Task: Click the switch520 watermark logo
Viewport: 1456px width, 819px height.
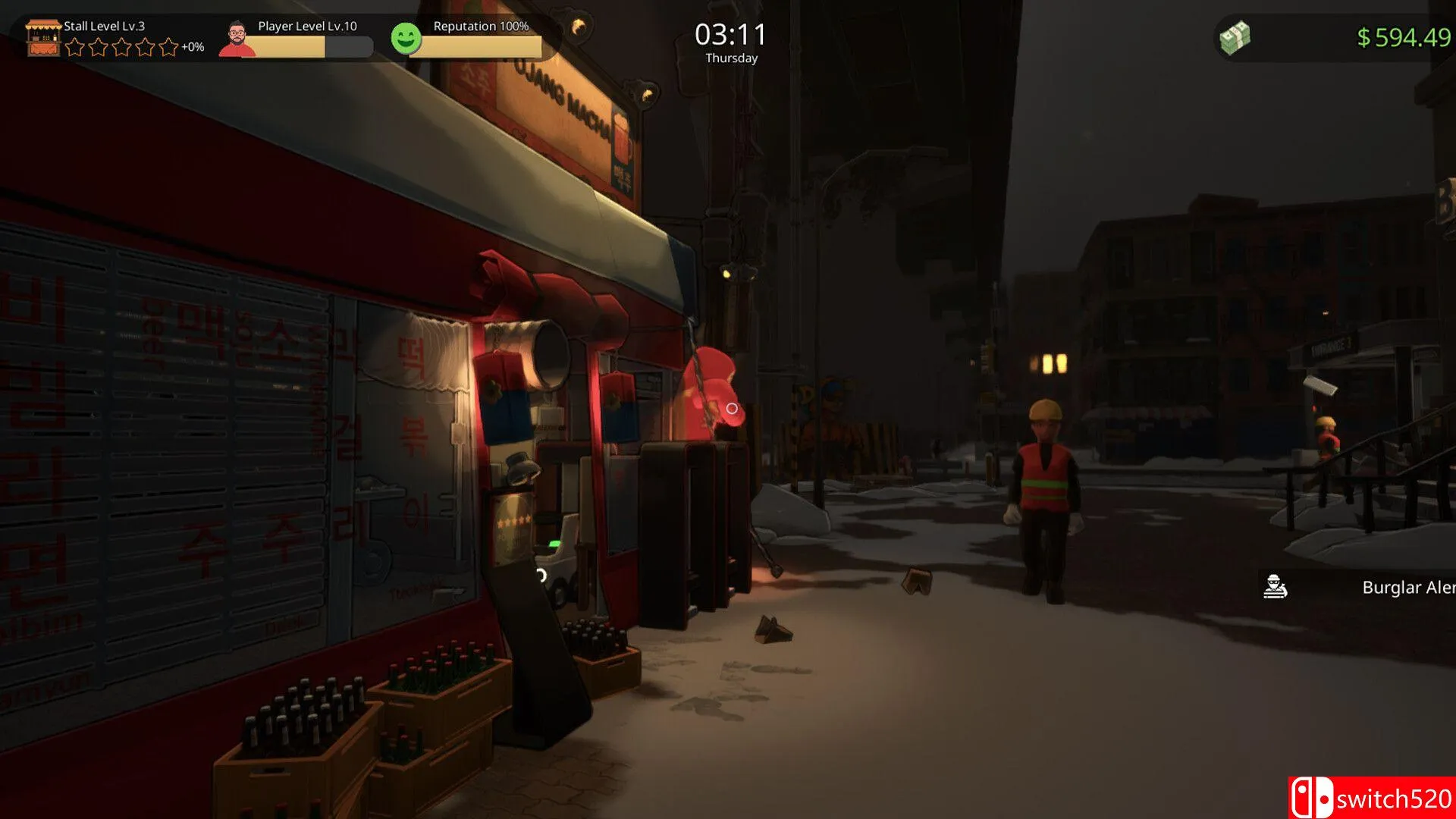Action: click(1371, 798)
